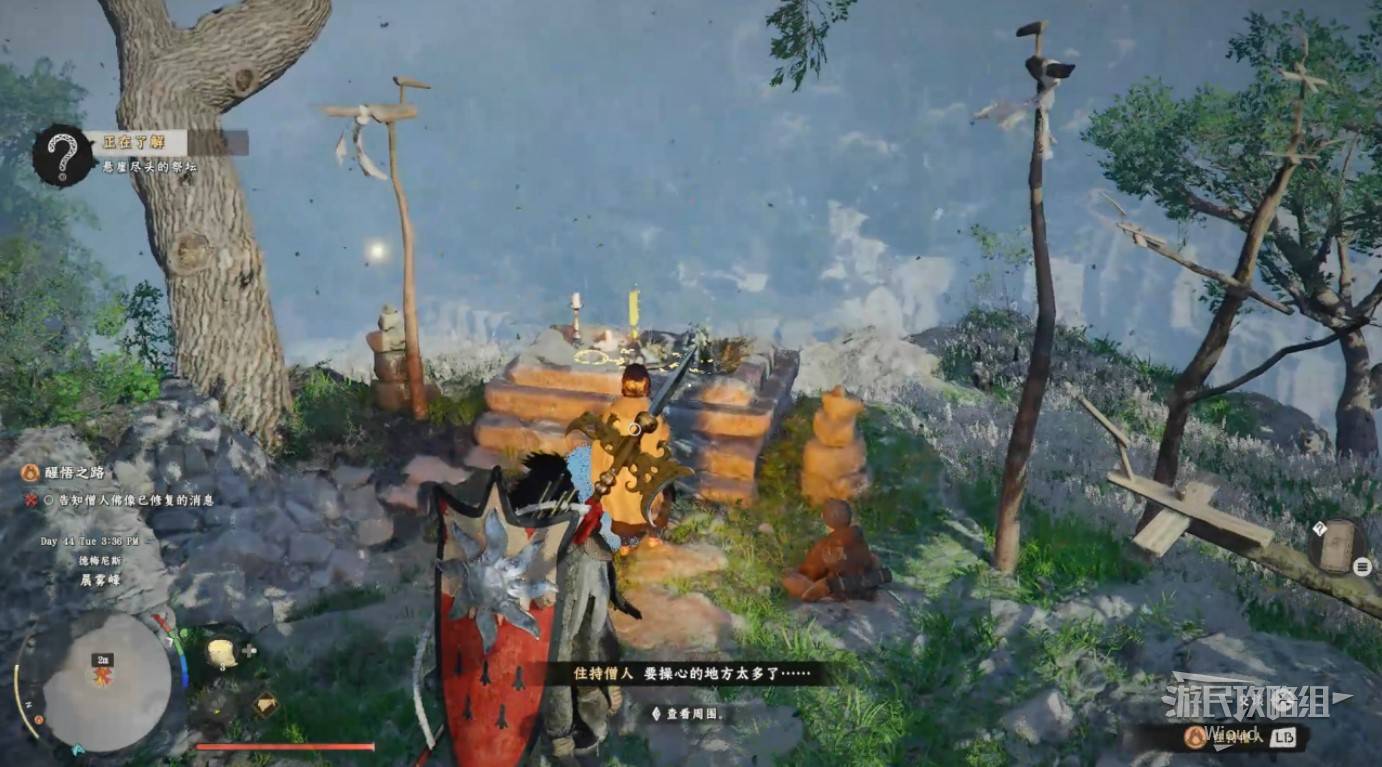Open the parchment journal icon
The height and width of the screenshot is (767, 1382).
pyautogui.click(x=1336, y=547)
